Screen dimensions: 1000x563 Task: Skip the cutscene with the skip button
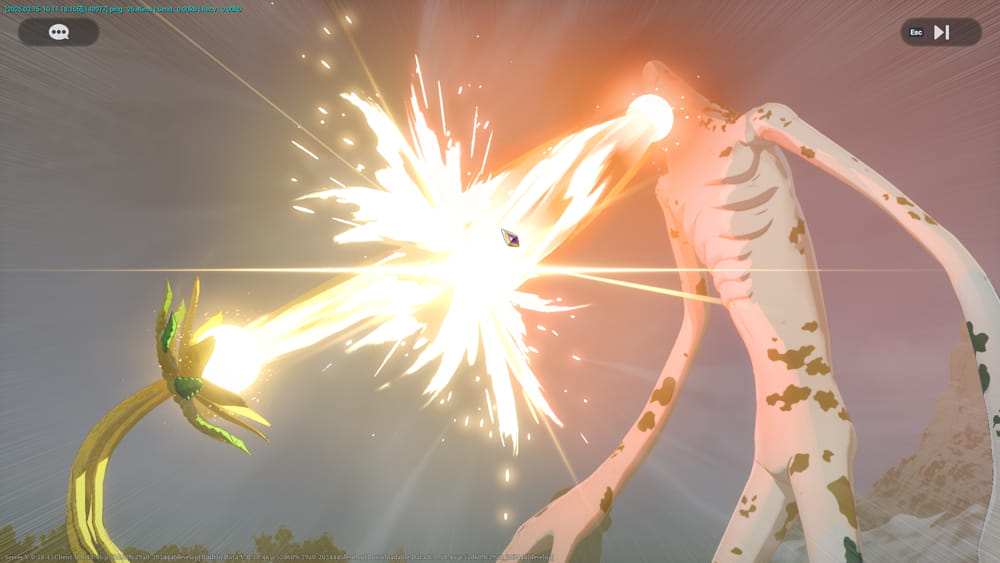click(x=940, y=32)
